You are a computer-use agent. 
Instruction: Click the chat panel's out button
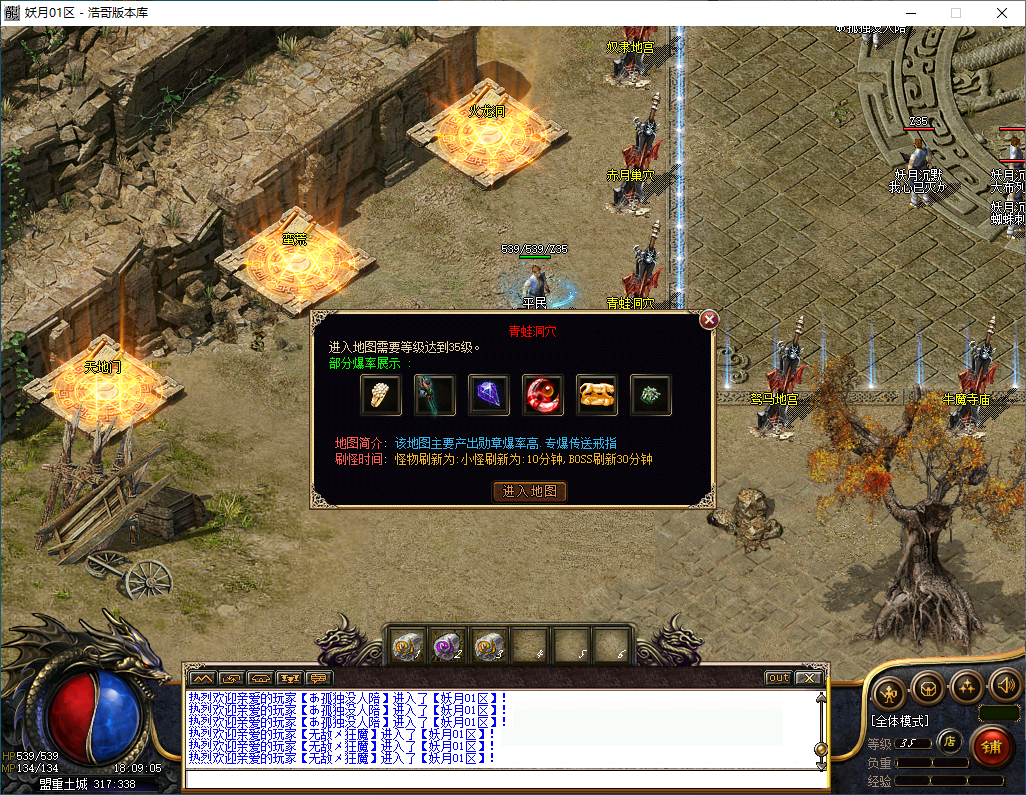[x=778, y=678]
